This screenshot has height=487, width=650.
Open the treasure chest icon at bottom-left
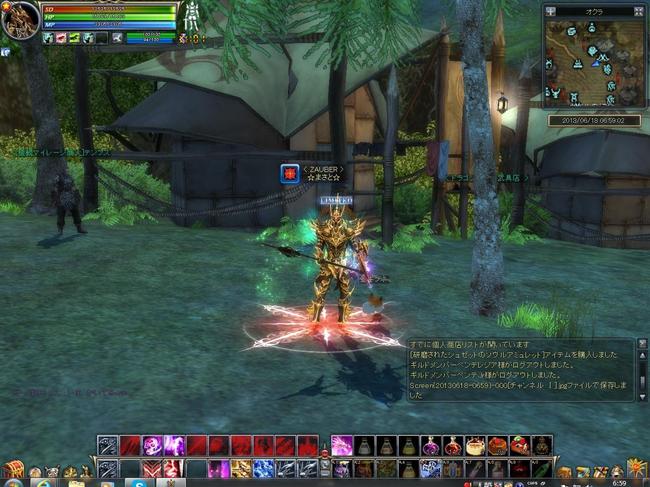(x=12, y=468)
